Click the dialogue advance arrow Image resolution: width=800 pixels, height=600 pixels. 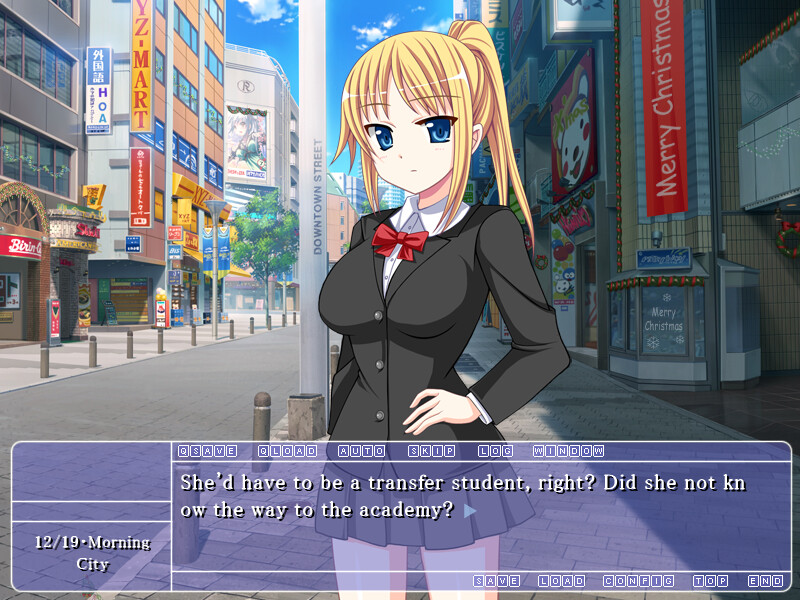(x=470, y=510)
